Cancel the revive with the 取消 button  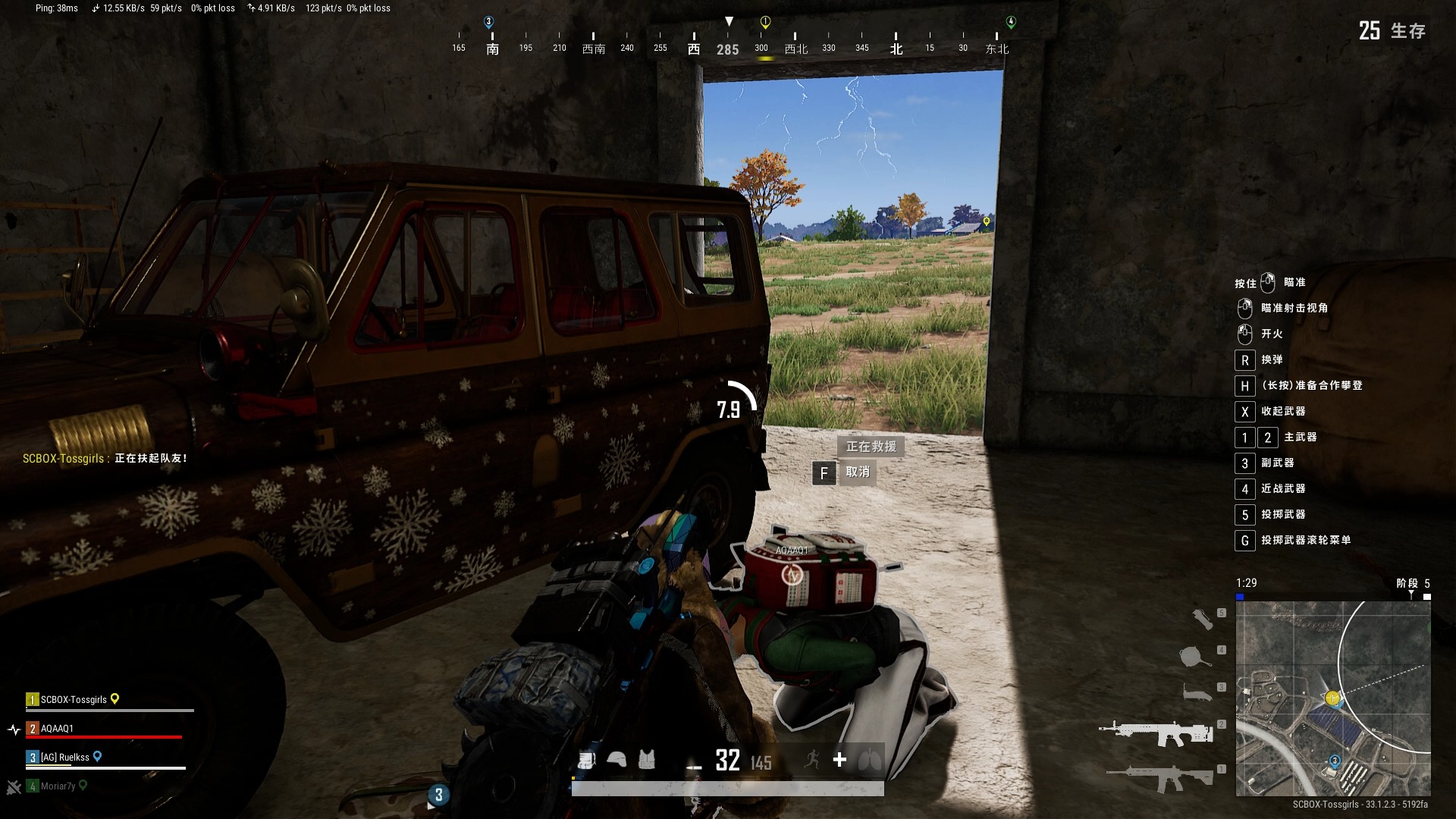(857, 472)
